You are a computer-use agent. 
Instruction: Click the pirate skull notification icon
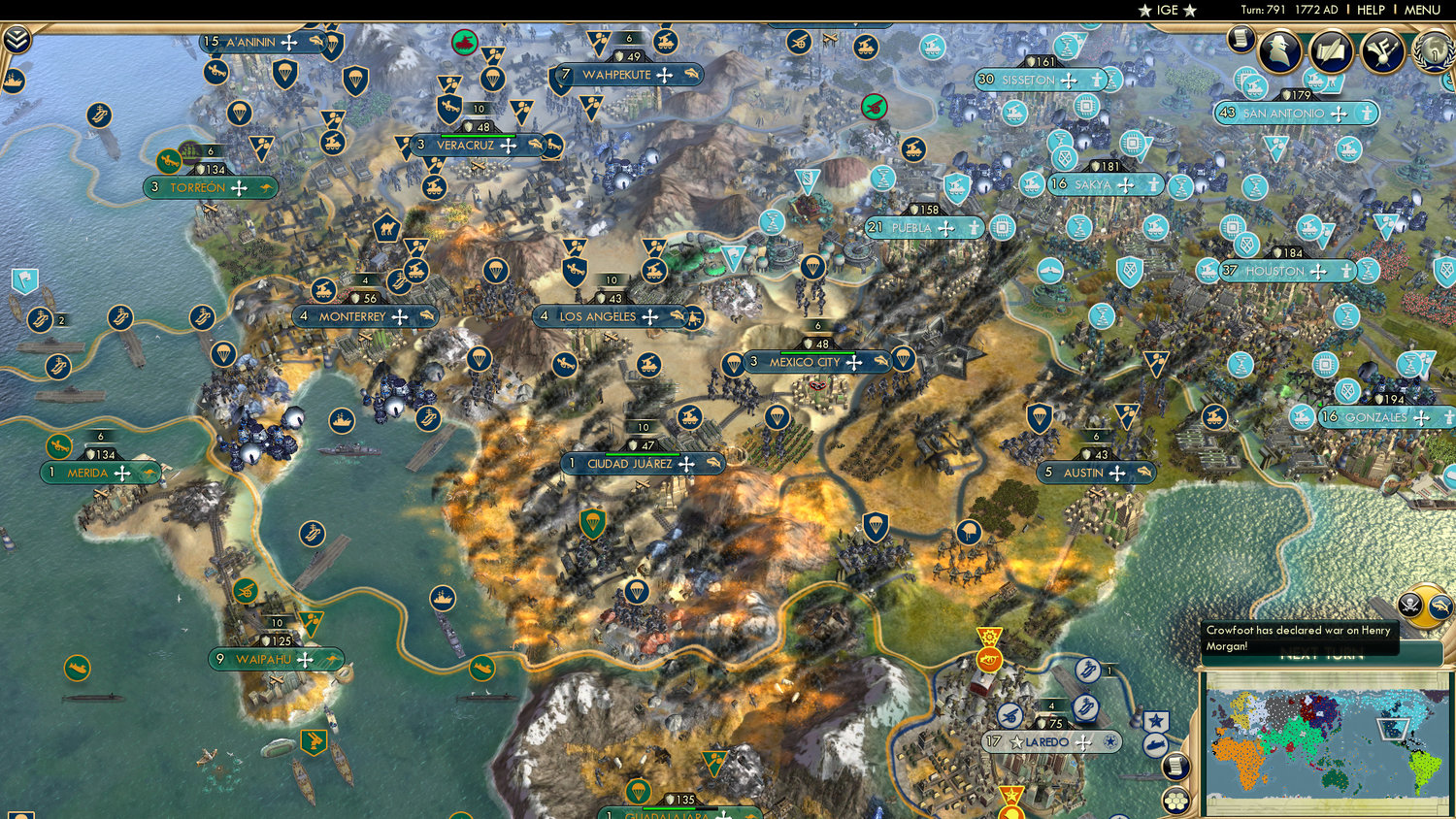(1409, 605)
